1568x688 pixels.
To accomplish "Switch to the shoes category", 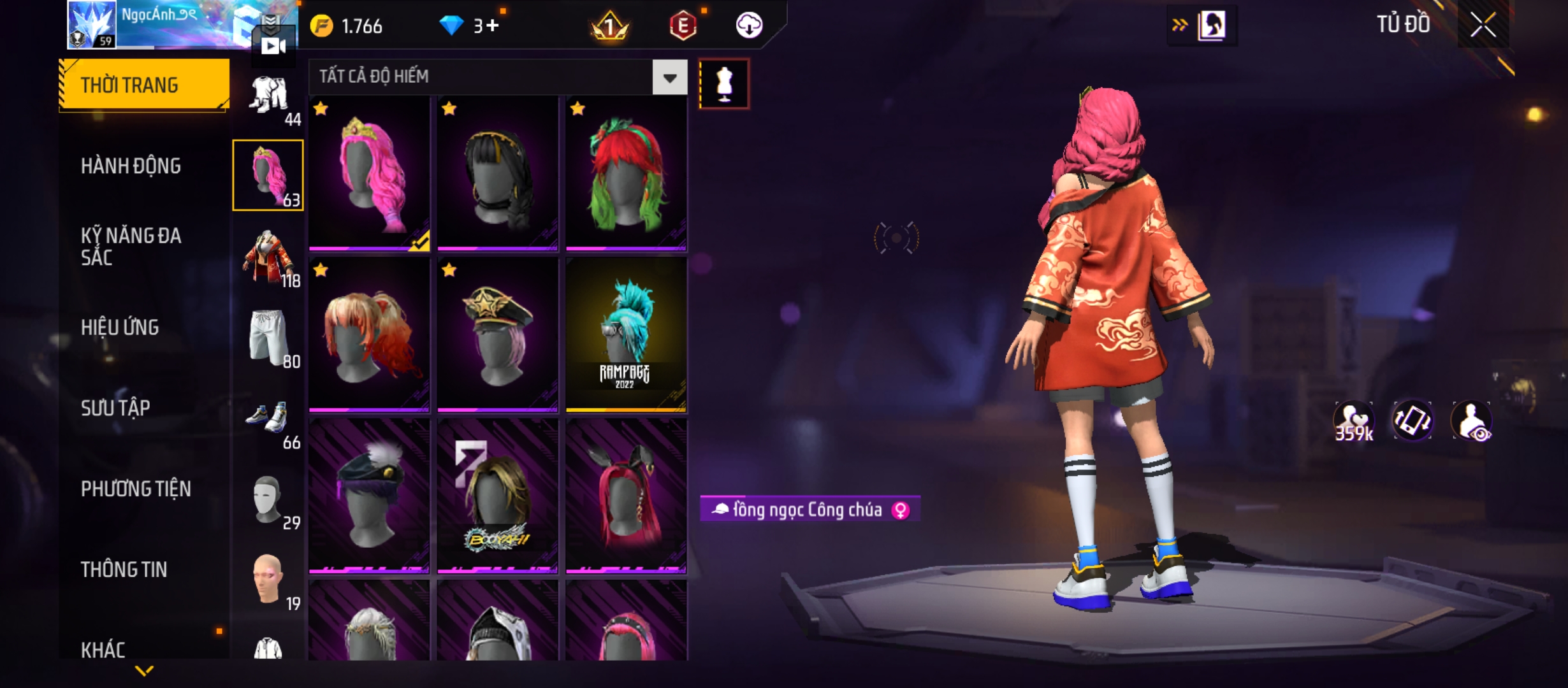I will click(269, 420).
